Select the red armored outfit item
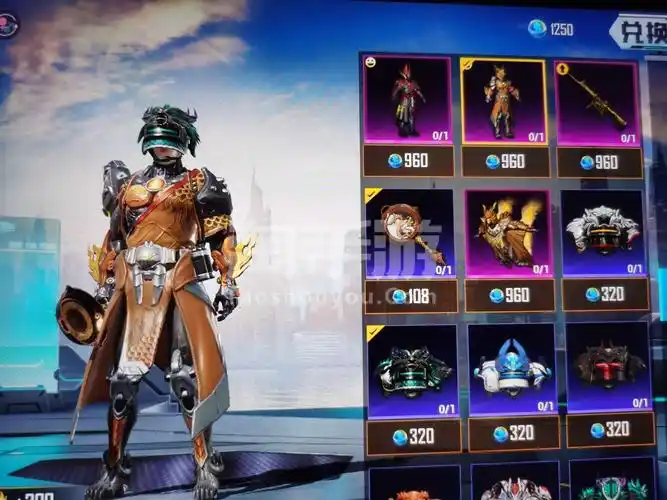This screenshot has height=500, width=667. coord(407,100)
